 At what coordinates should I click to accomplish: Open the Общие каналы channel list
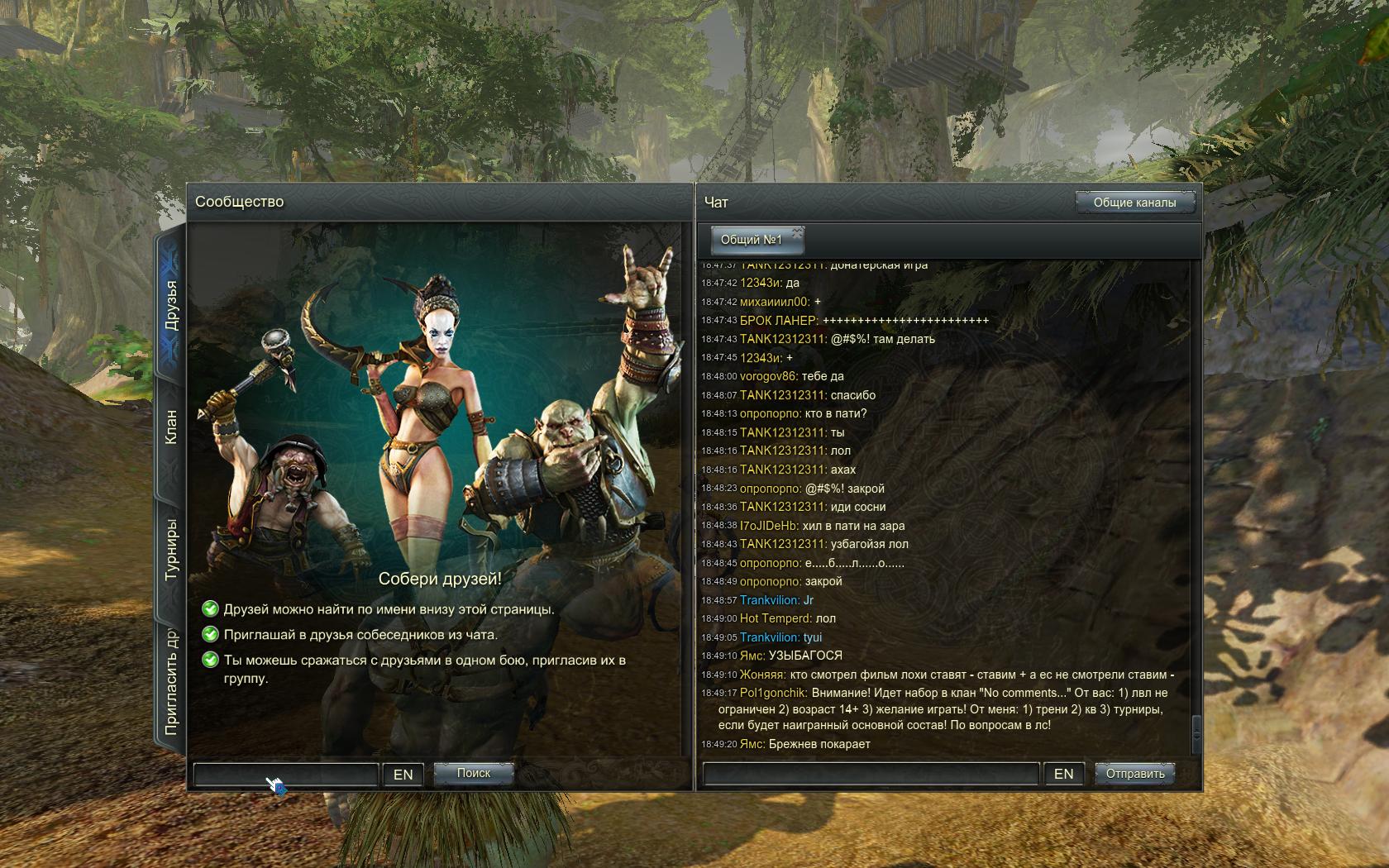(x=1134, y=203)
